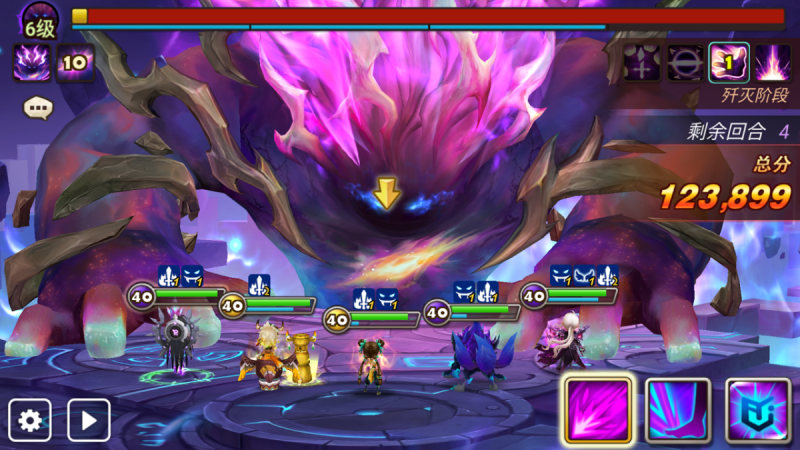View the purple light eruption boss skill

(x=772, y=63)
